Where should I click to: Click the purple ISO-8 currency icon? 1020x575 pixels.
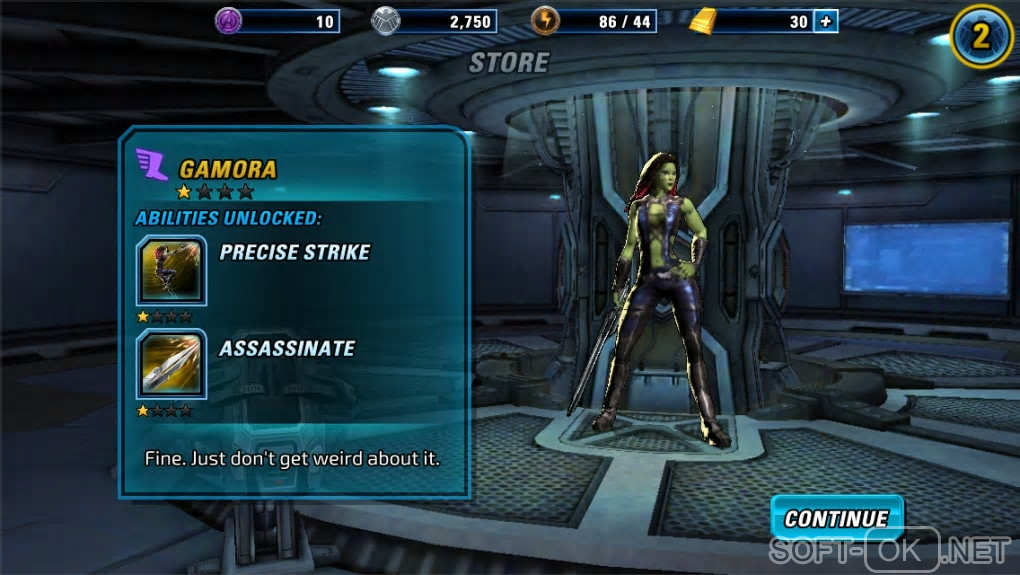229,20
